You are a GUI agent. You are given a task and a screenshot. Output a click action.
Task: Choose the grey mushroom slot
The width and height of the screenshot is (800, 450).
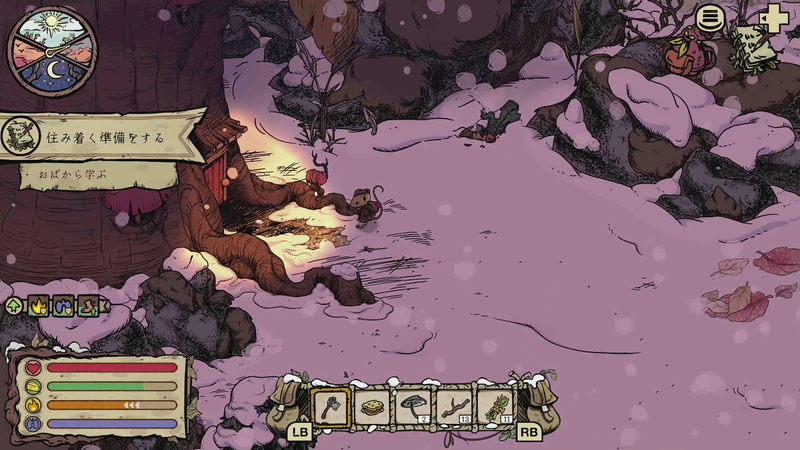(412, 406)
